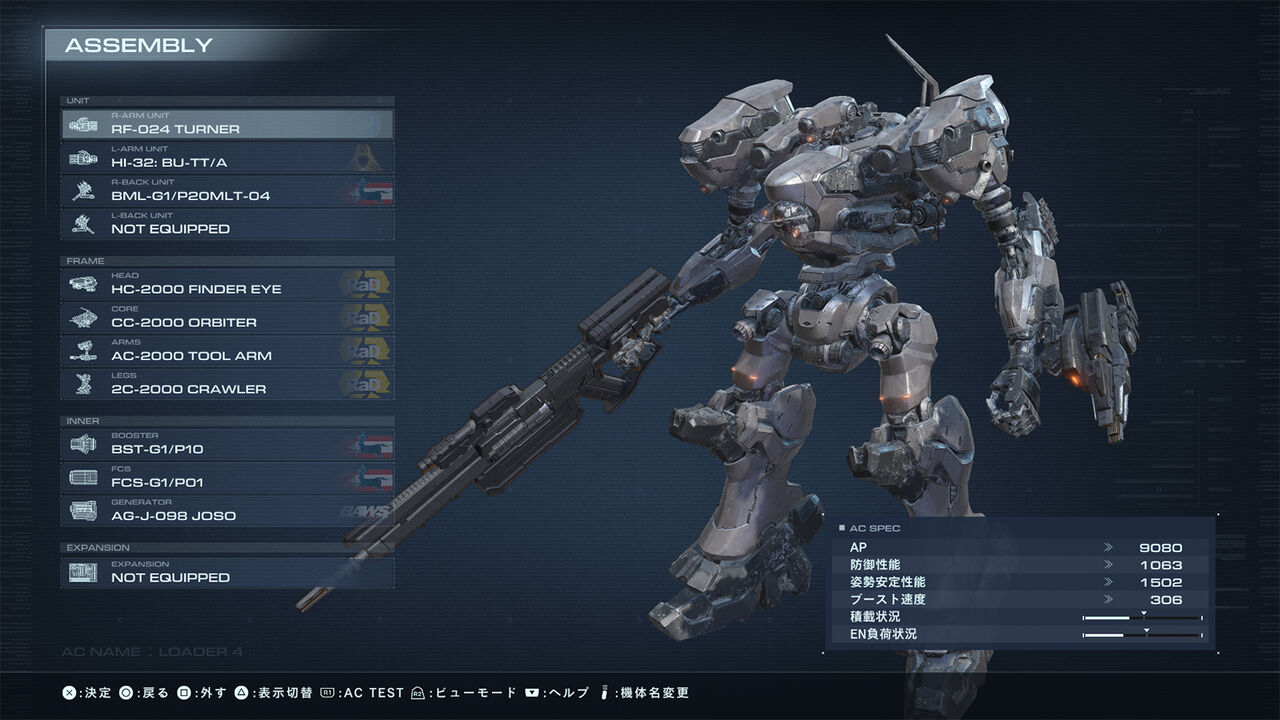Select the AG-J-098 JOSO generator

point(227,511)
